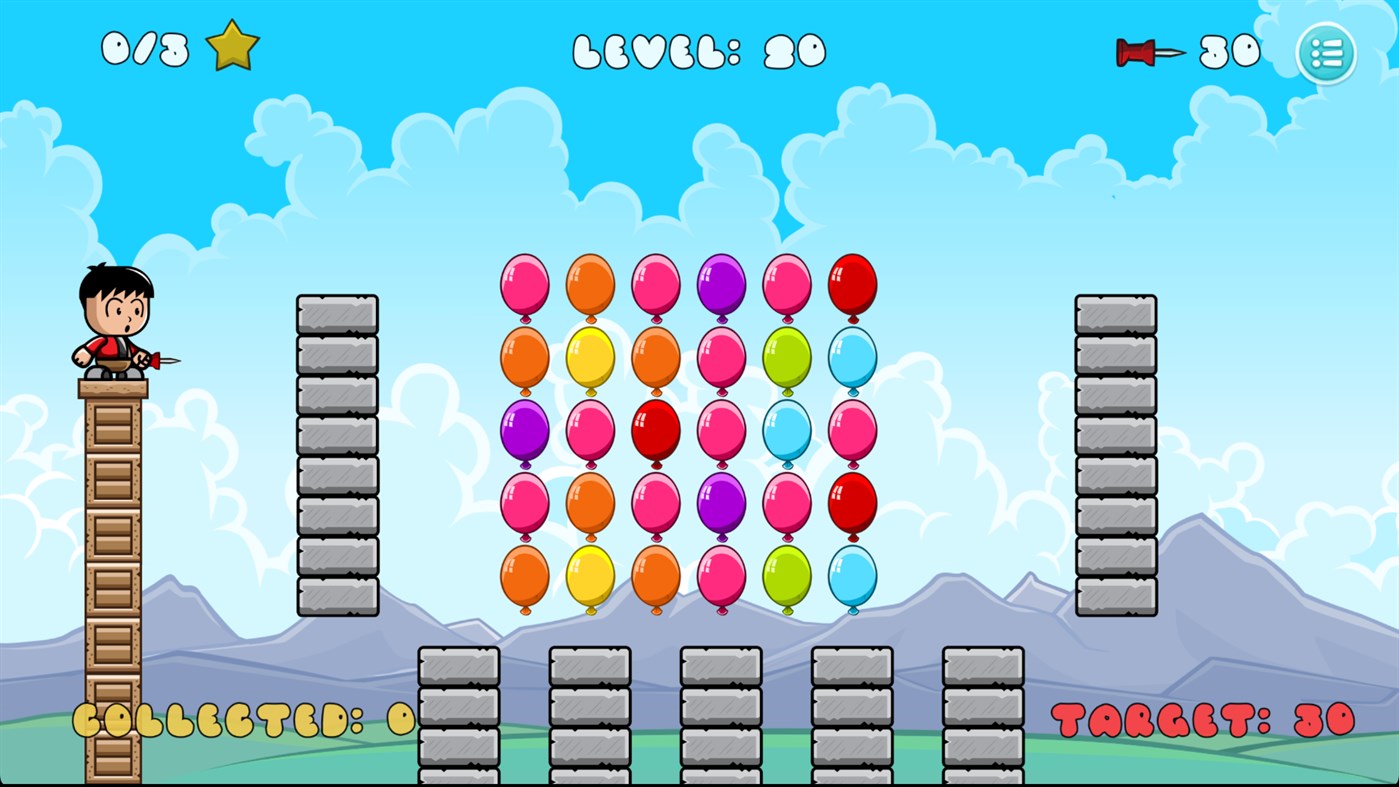
Task: Open the game menu via list button
Action: coord(1325,52)
